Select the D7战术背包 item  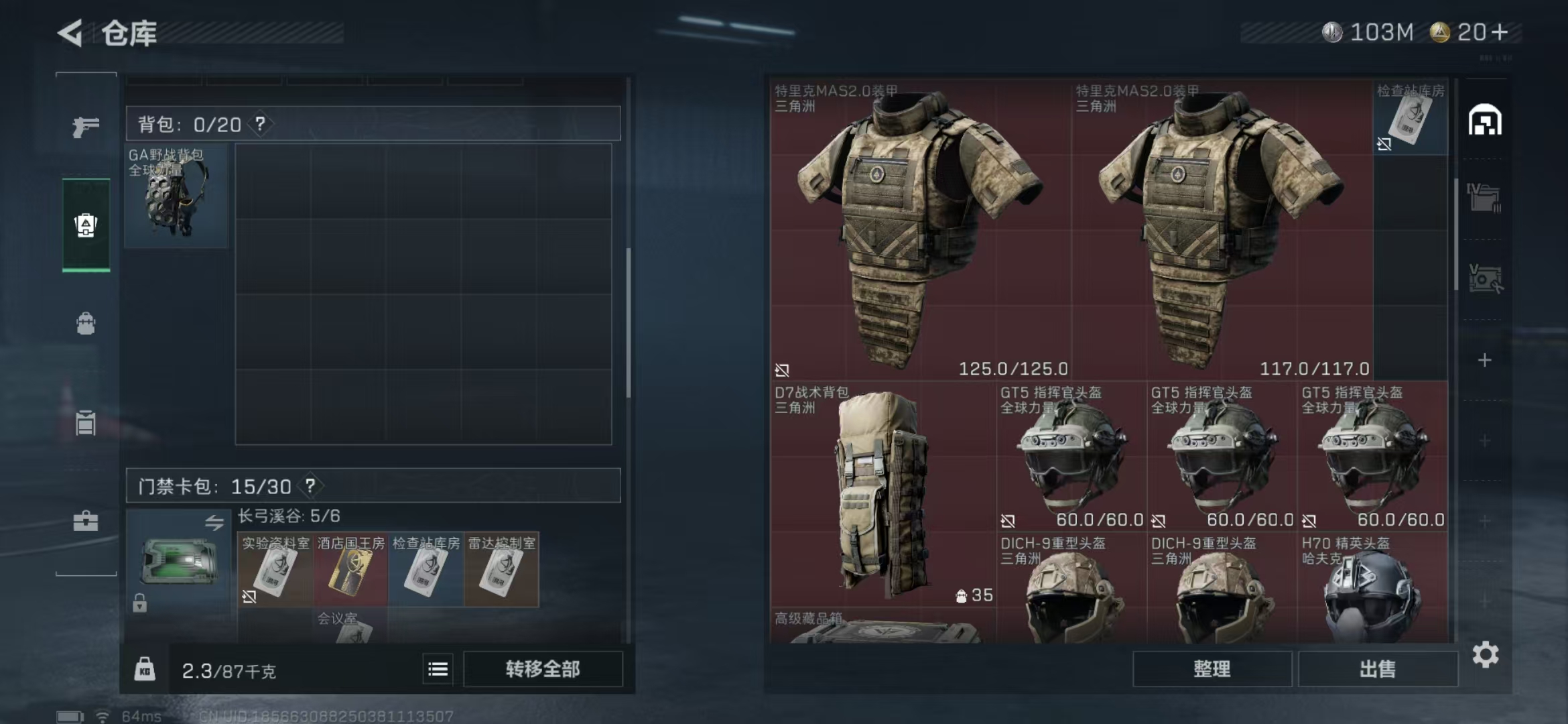pyautogui.click(x=882, y=493)
